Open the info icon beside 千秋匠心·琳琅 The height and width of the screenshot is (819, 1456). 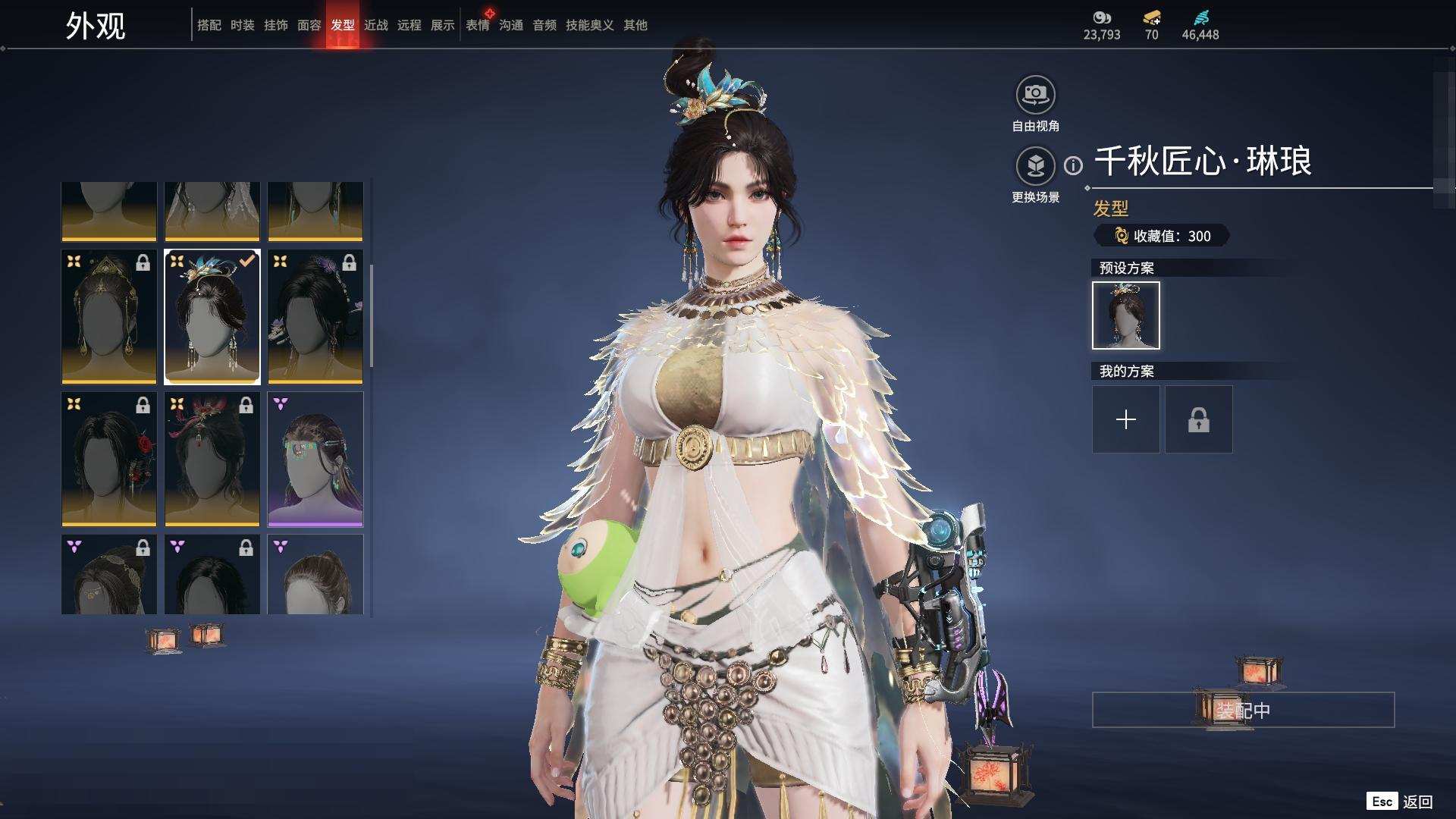click(x=1073, y=165)
